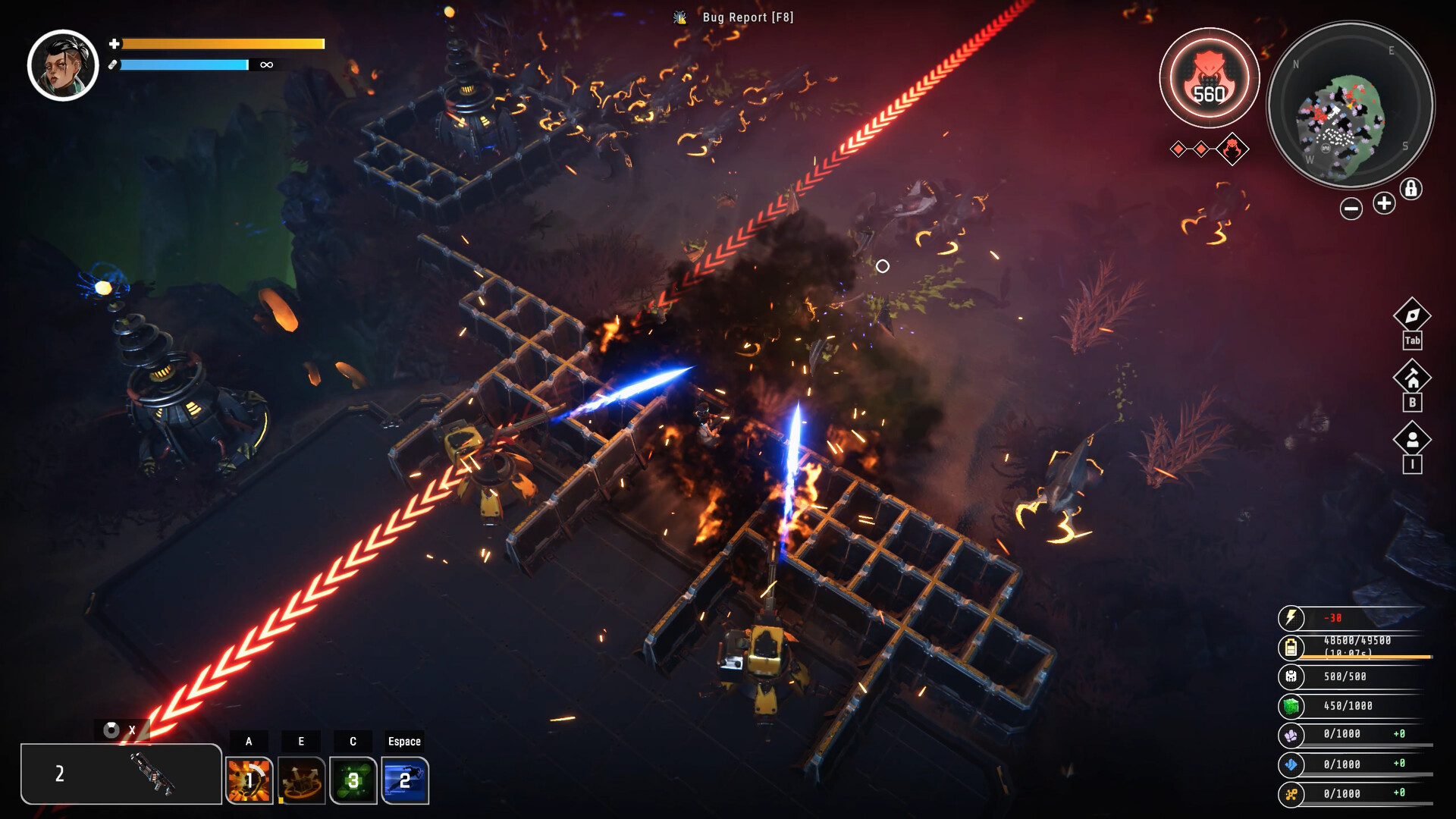The image size is (1456, 819).
Task: Click the lightning bolt energy icon
Action: [x=1291, y=618]
